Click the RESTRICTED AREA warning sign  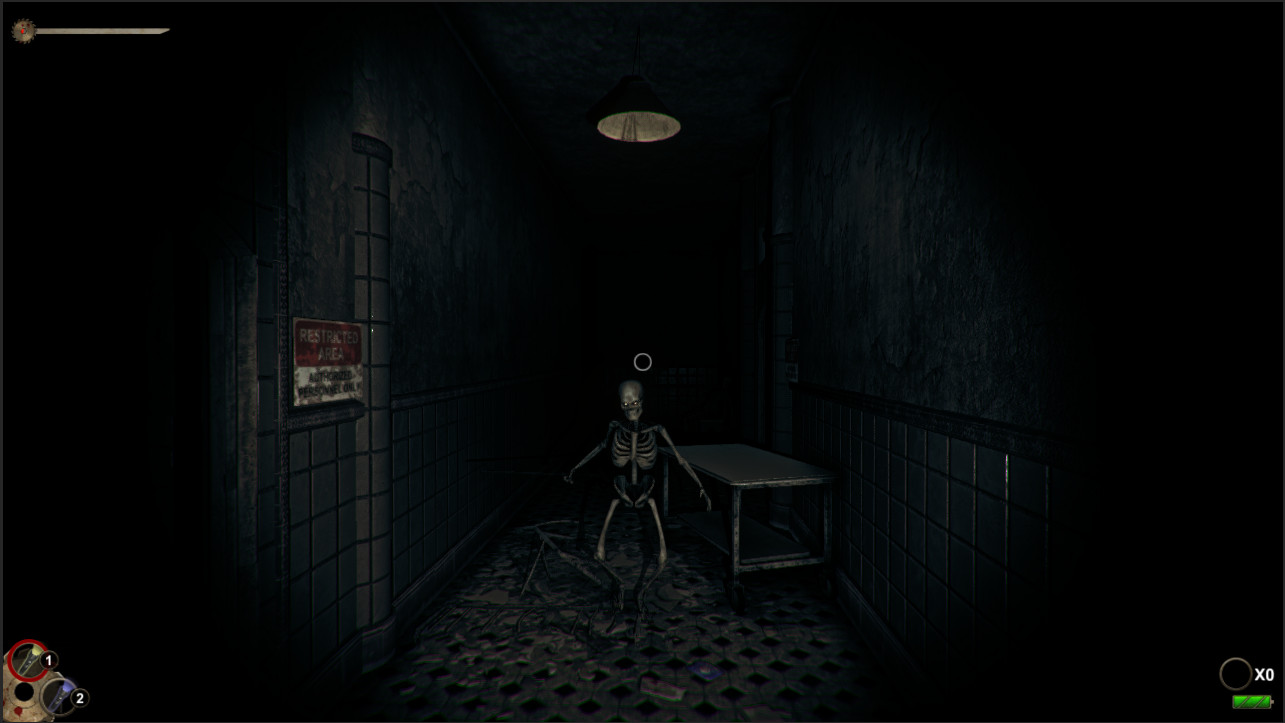(x=330, y=360)
